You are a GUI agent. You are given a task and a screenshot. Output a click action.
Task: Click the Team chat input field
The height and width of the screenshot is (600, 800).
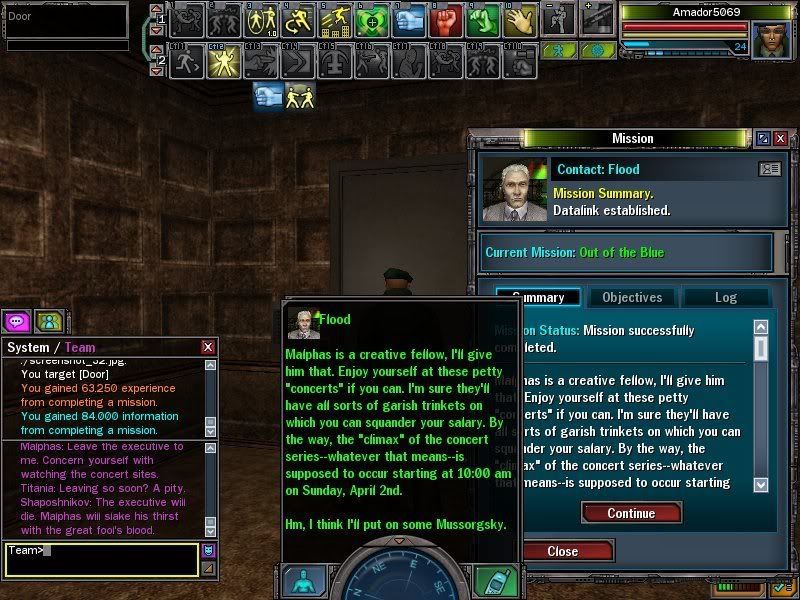100,558
